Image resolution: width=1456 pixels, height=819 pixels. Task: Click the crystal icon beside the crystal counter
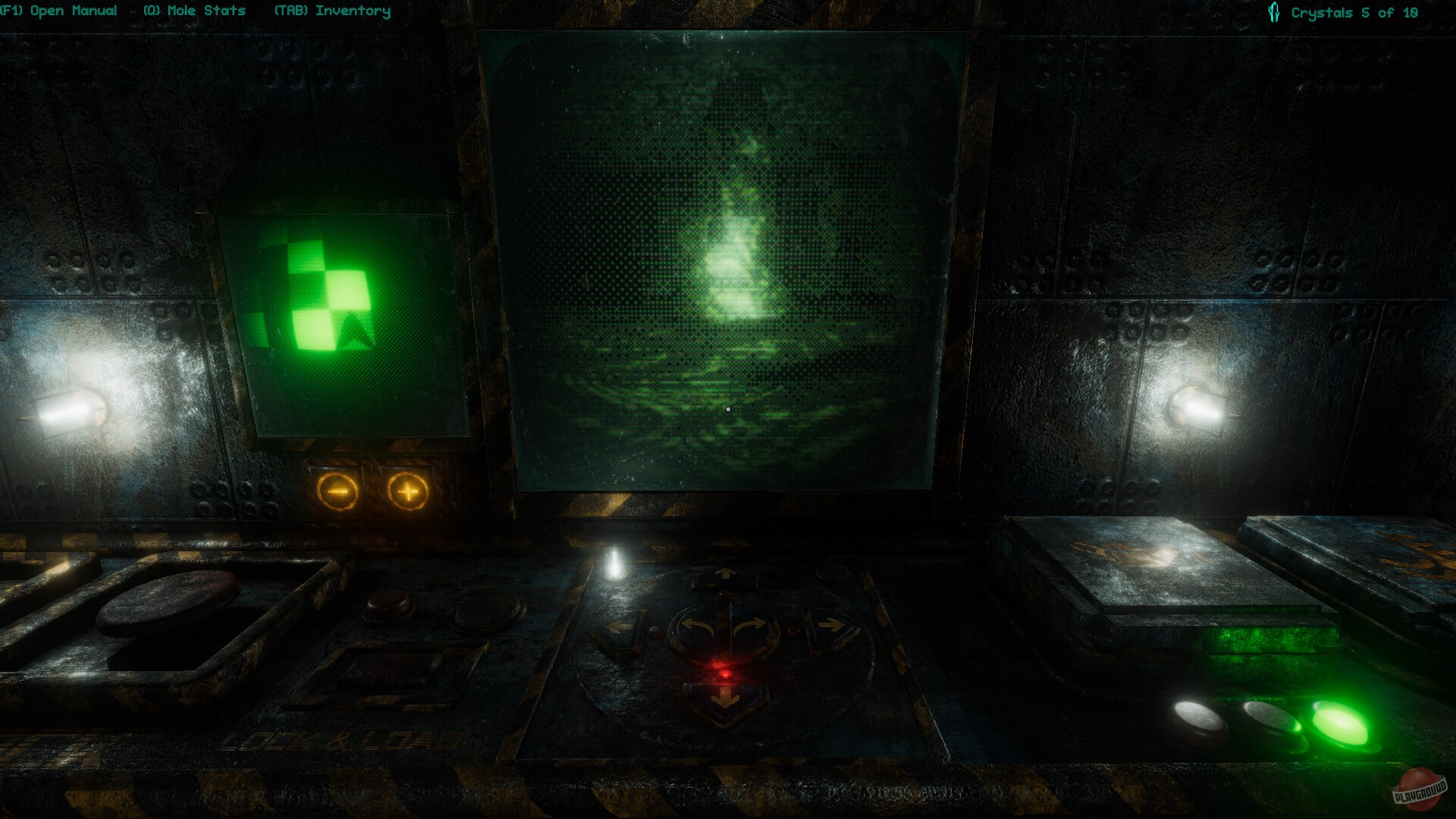click(1273, 11)
